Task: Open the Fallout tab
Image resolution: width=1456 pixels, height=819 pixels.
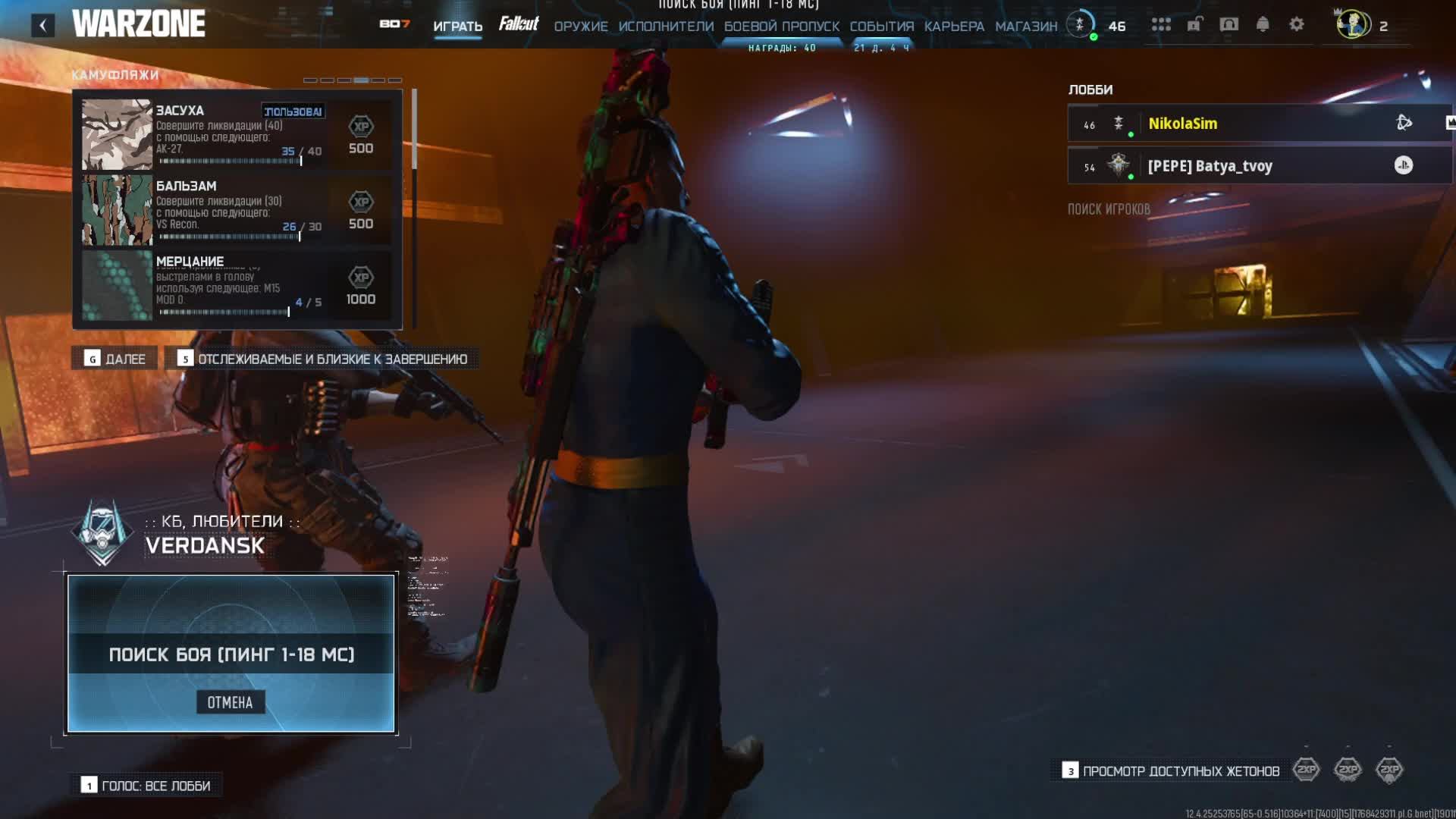Action: click(x=519, y=24)
